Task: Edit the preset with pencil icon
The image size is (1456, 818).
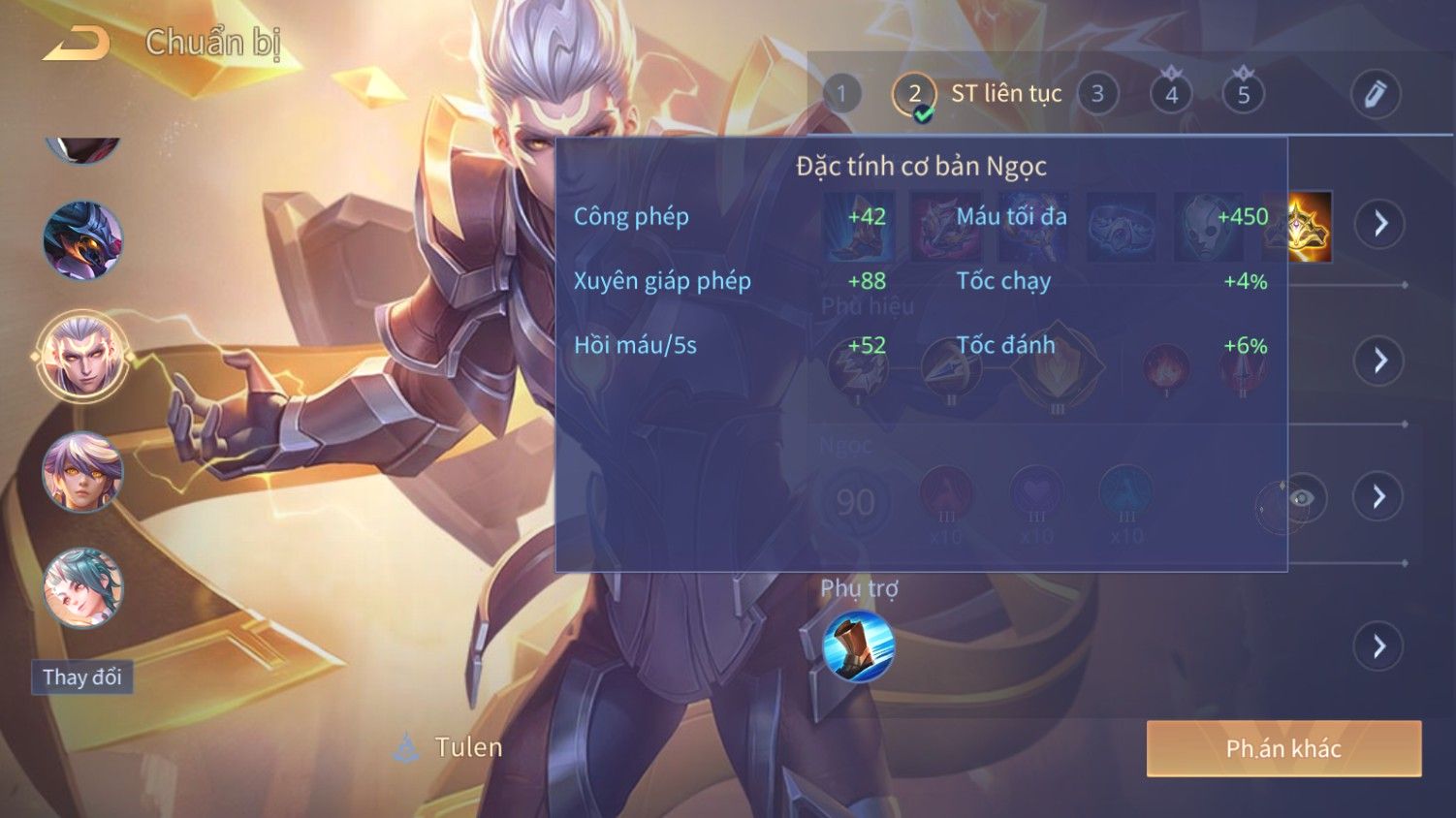Action: tap(1375, 94)
